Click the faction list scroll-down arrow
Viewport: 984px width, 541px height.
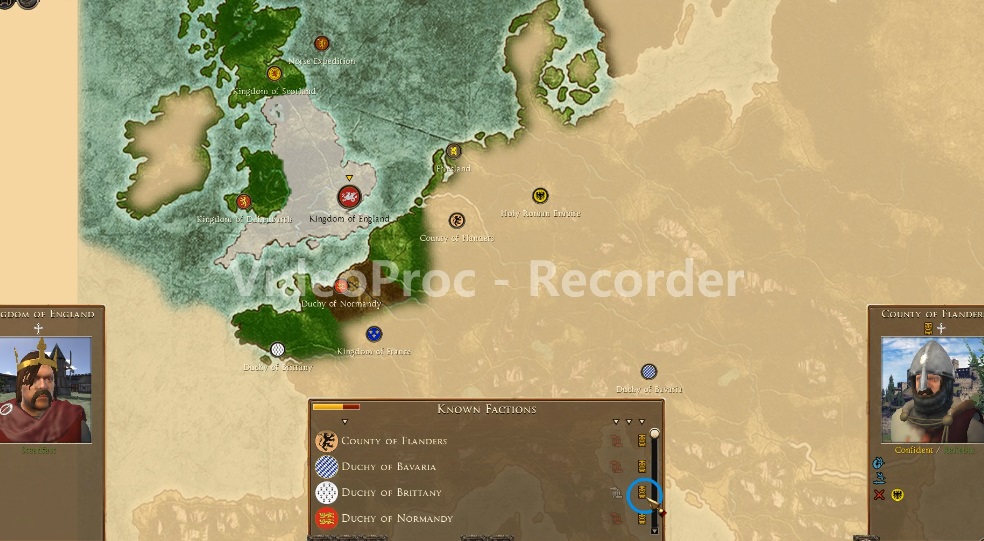655,530
